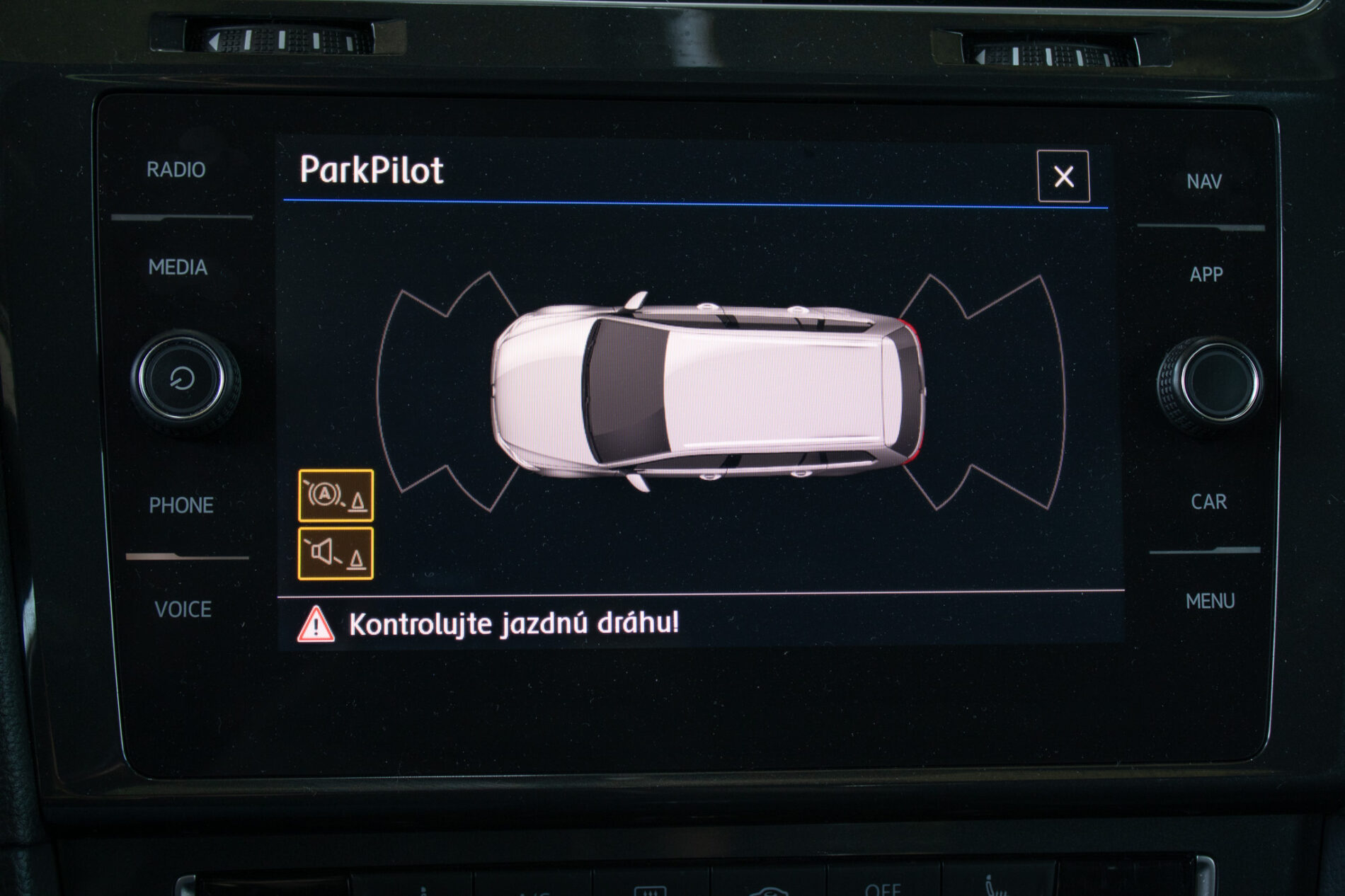Screen dimensions: 1345x896
Task: Open the CAR settings
Action: 1208,502
